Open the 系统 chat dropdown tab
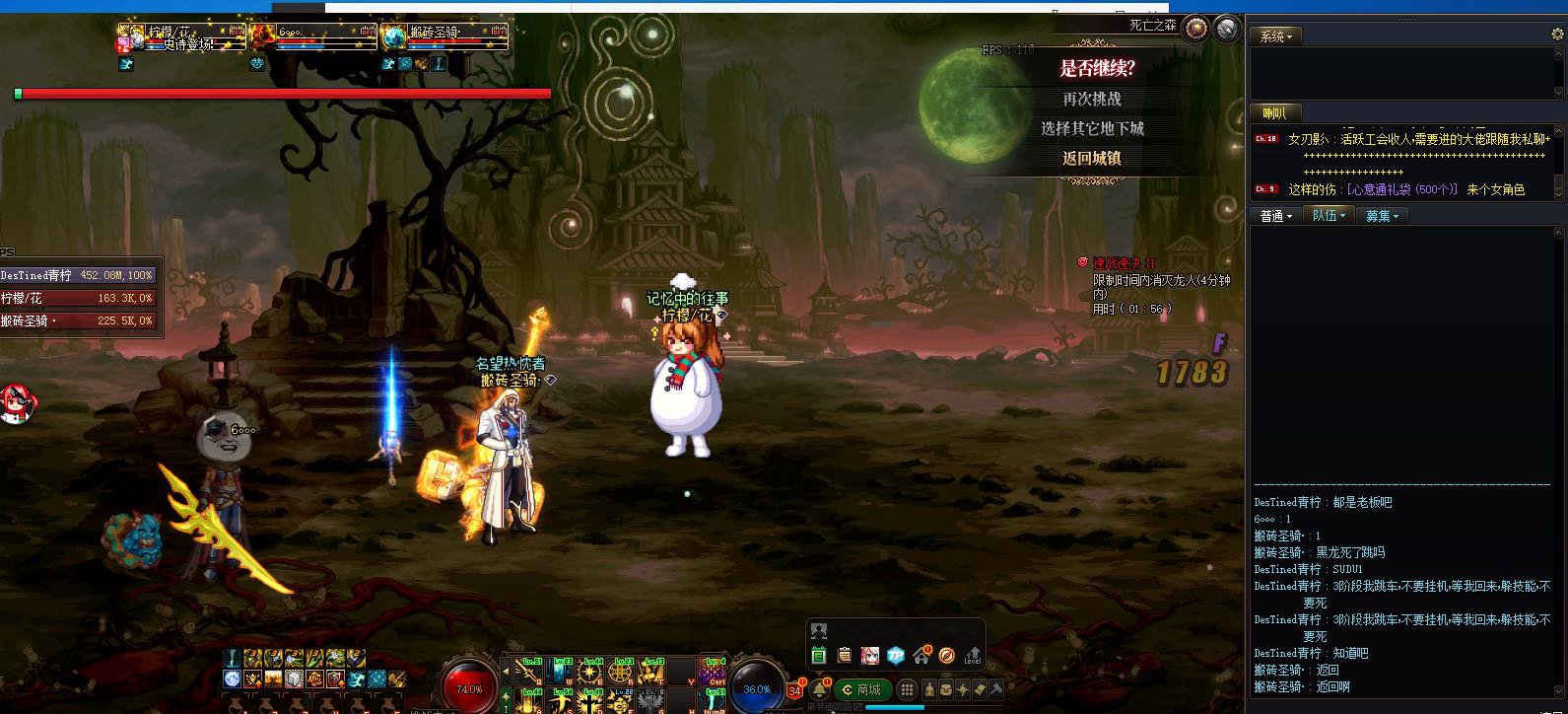 point(1275,36)
